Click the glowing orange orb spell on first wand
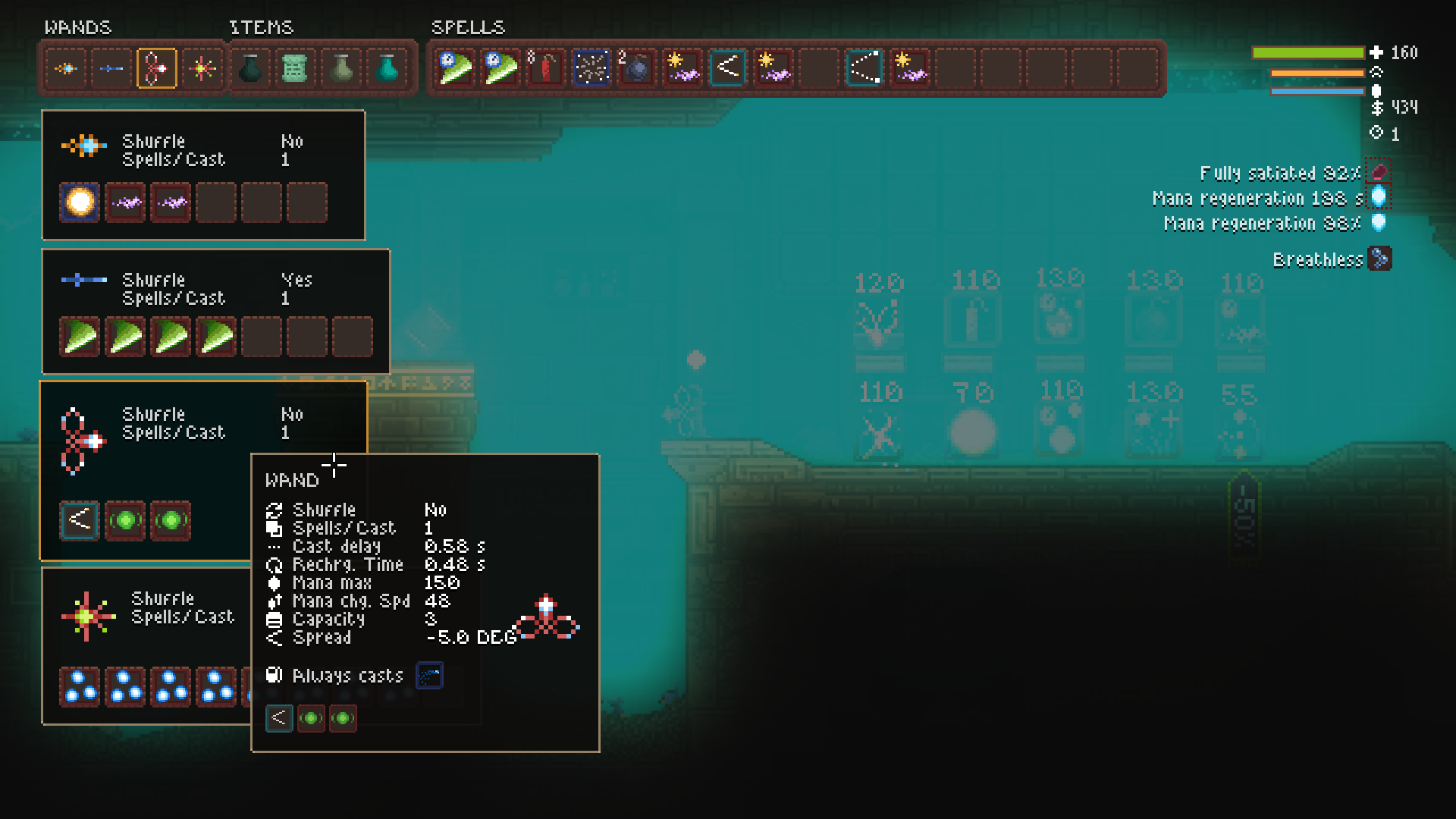 pyautogui.click(x=80, y=202)
